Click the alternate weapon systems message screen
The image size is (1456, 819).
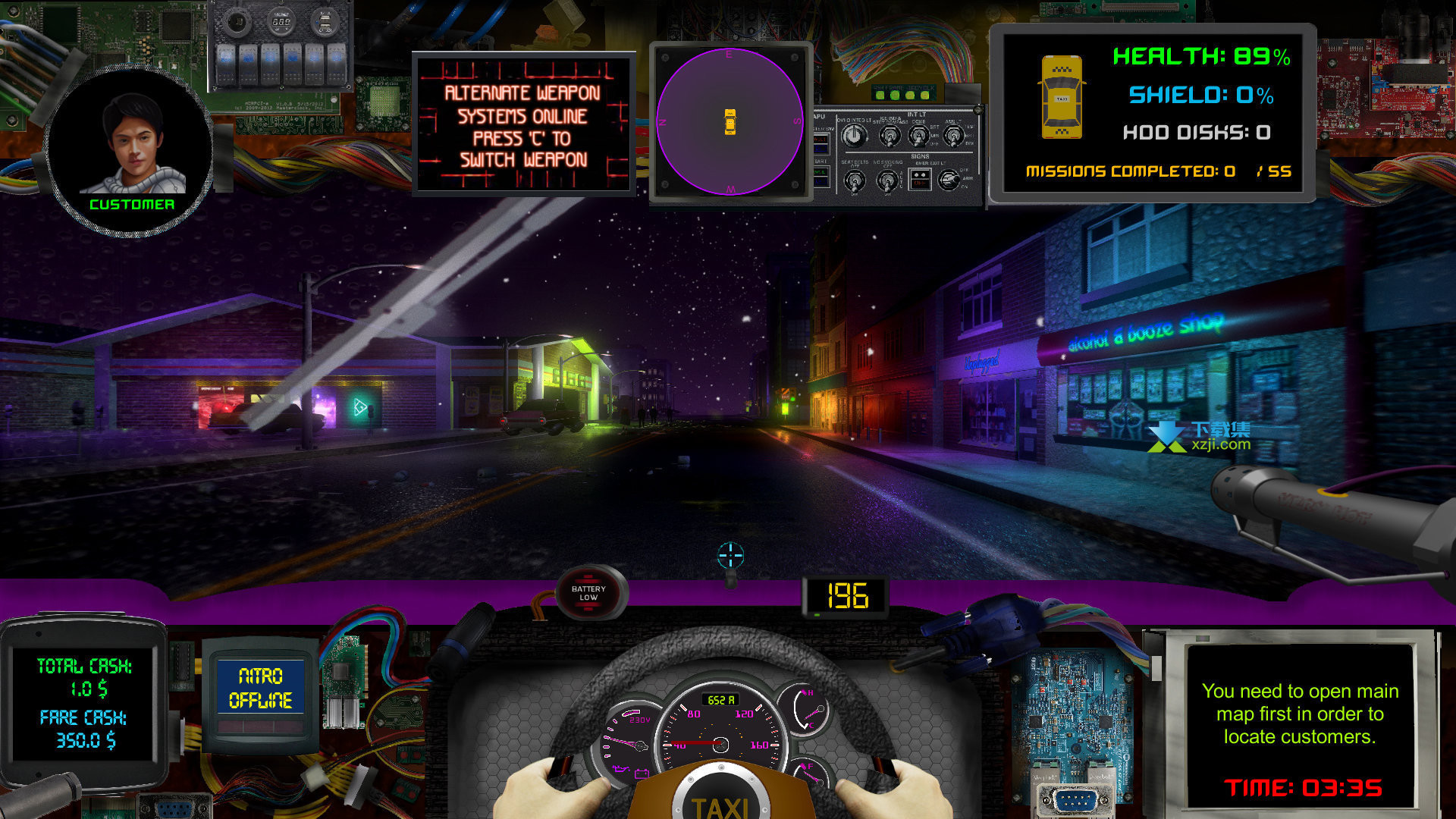coord(522,125)
